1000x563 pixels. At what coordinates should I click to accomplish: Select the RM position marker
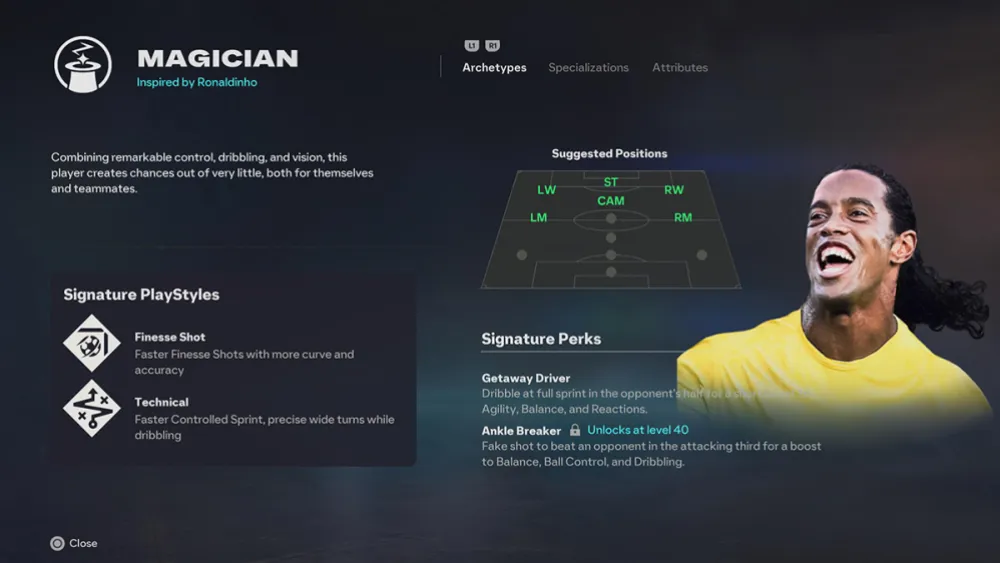(683, 217)
